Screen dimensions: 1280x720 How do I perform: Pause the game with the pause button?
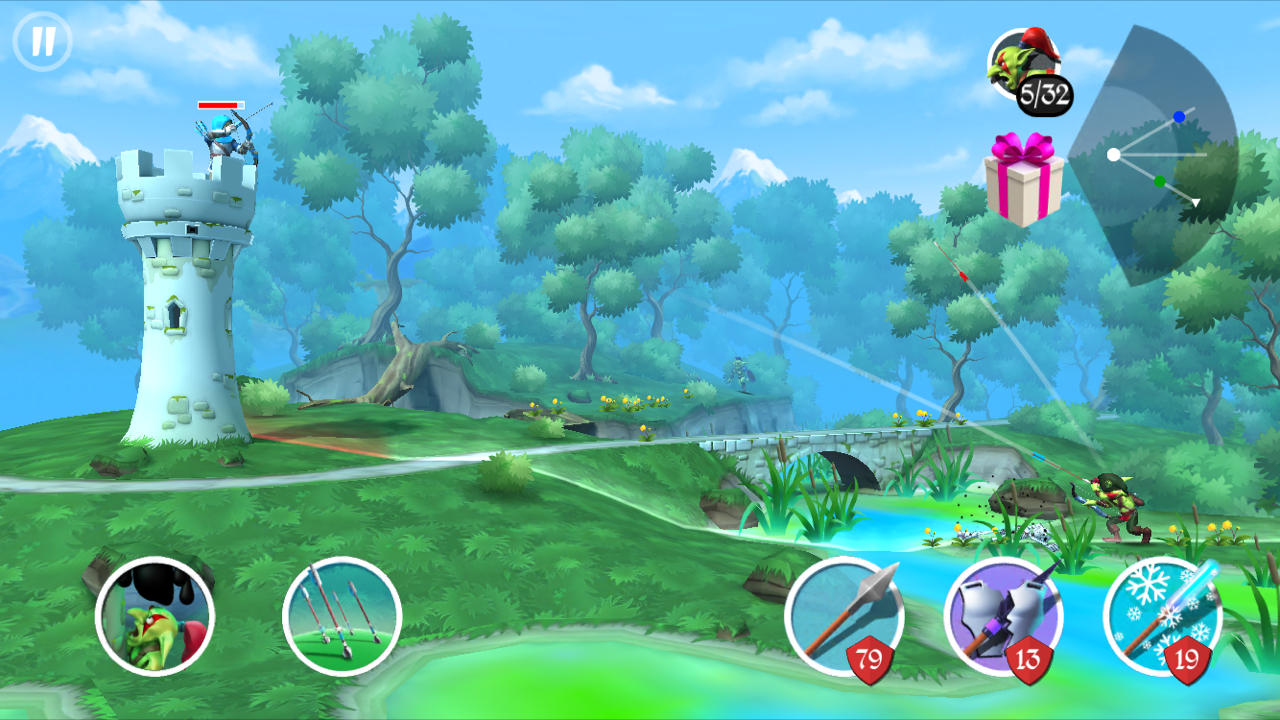click(x=42, y=42)
